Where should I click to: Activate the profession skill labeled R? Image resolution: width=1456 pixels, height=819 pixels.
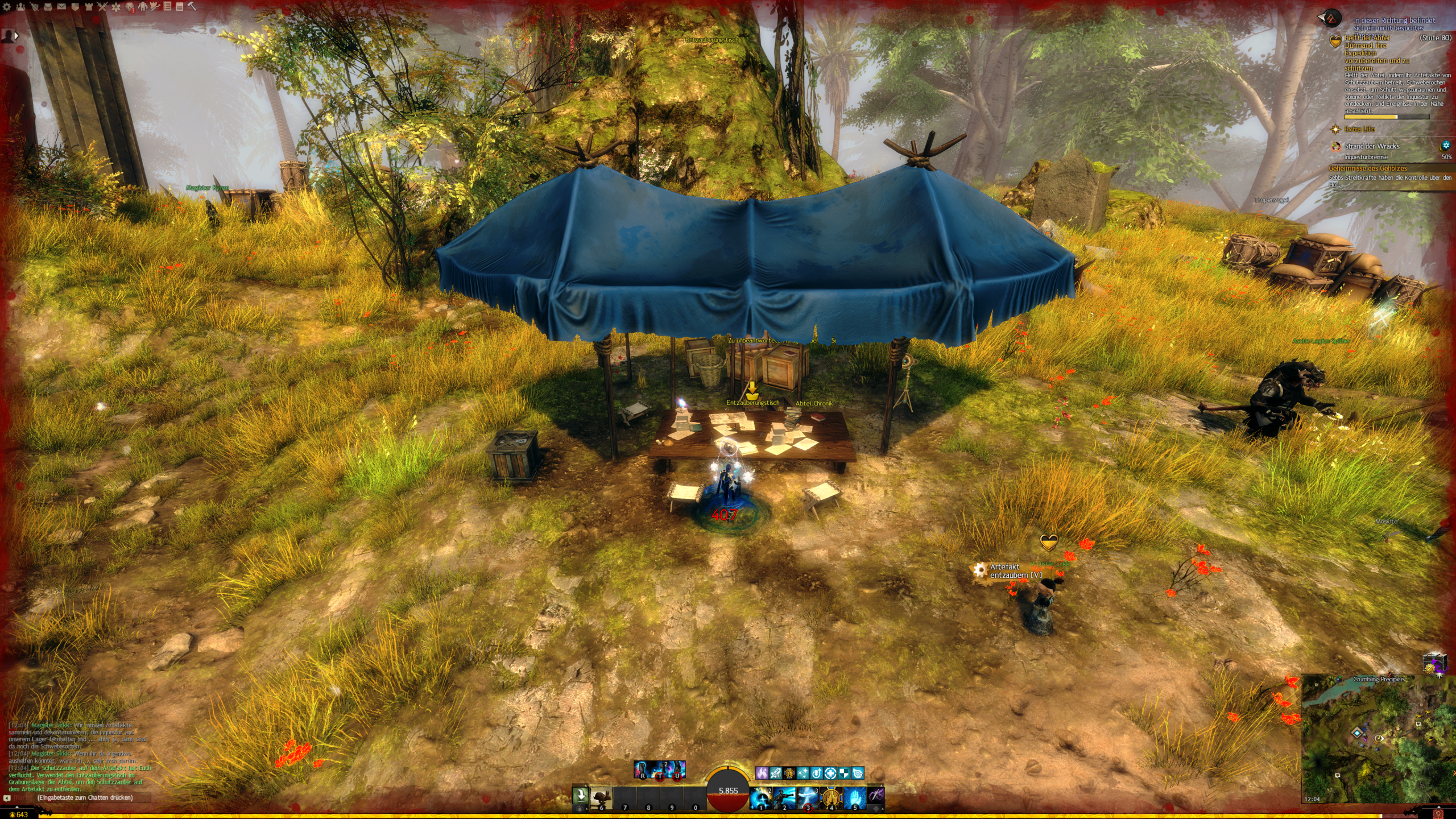point(642,770)
